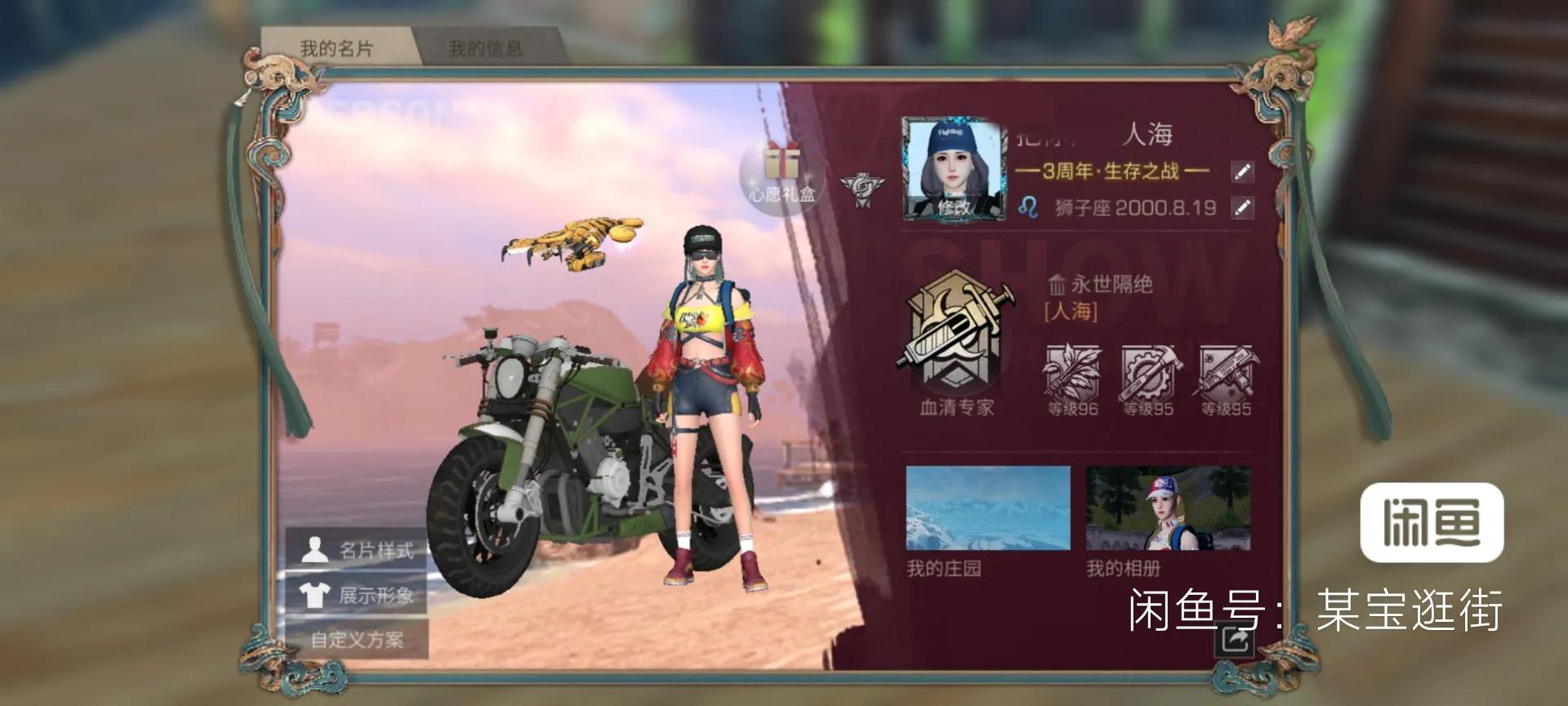This screenshot has width=1568, height=706.
Task: Open the 自定义方案 custom scheme button
Action: [357, 639]
